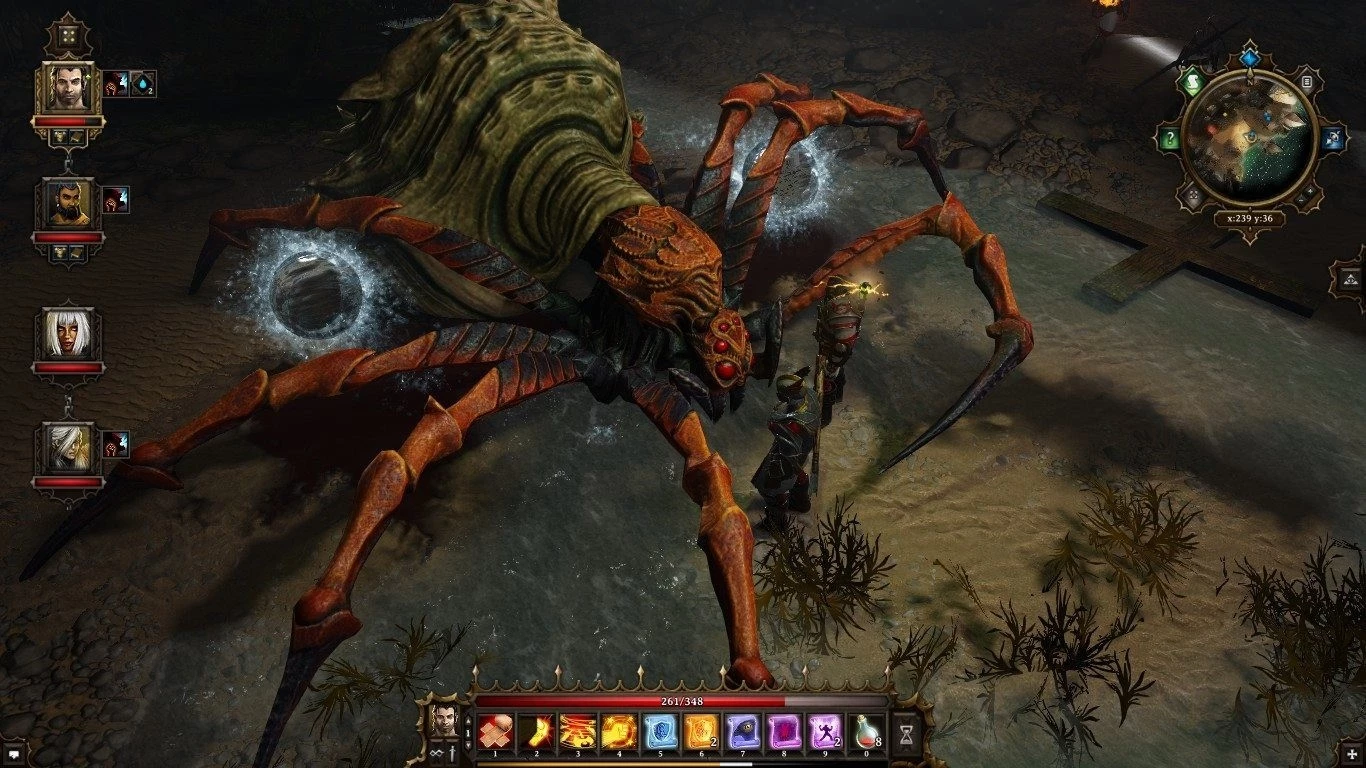Click the dice icon above party portraits
The image size is (1366, 768).
[x=68, y=36]
